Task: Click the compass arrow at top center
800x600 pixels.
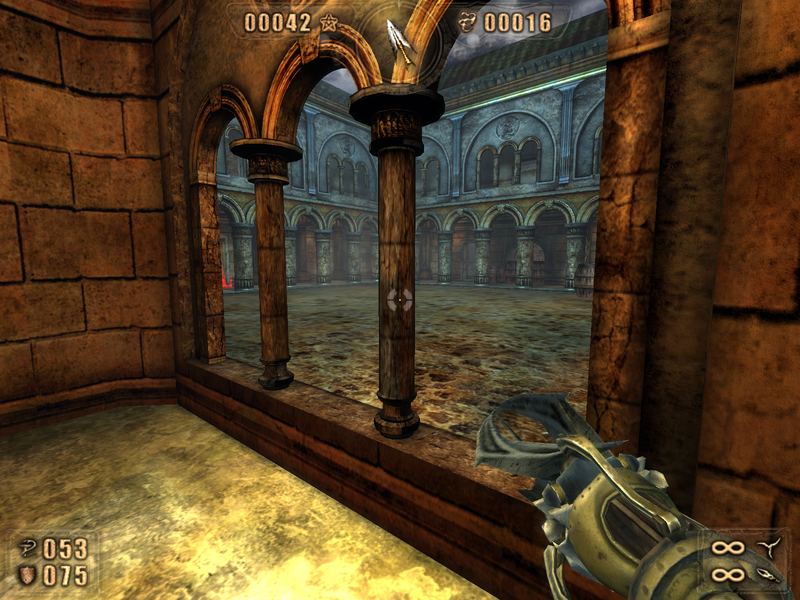Action: (x=400, y=40)
